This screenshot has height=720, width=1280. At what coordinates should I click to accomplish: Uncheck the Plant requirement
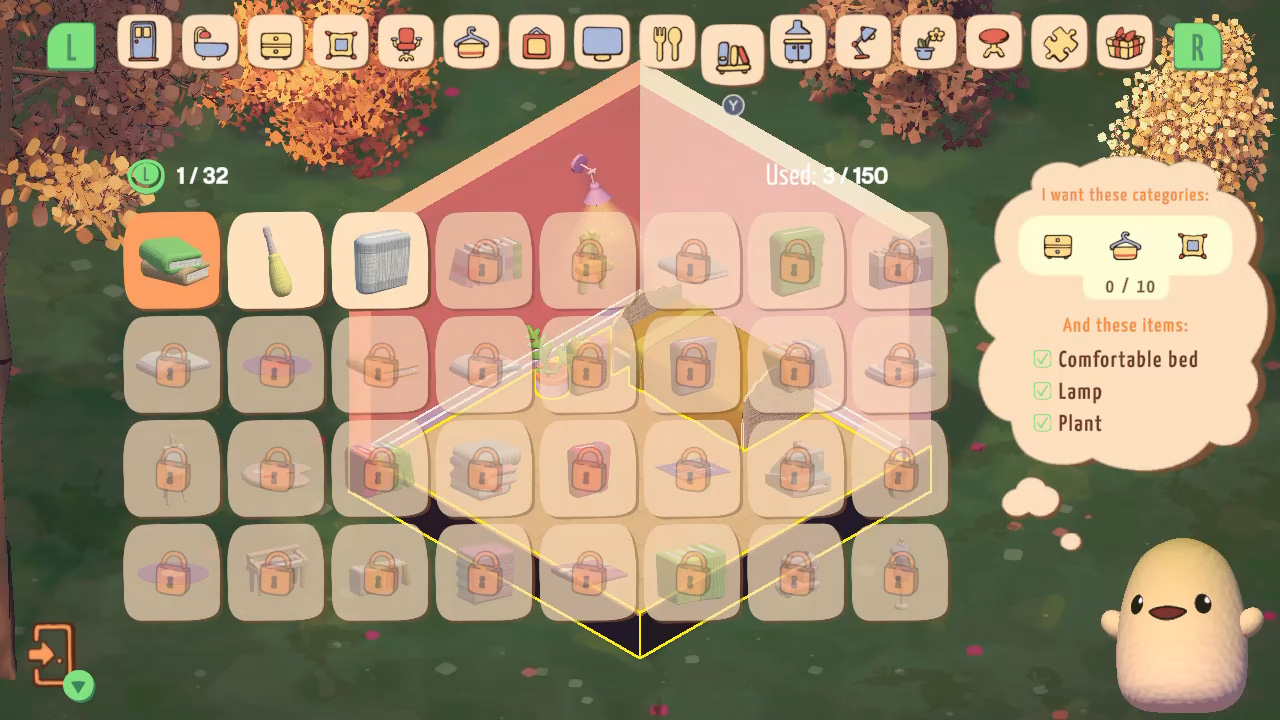[x=1042, y=424]
